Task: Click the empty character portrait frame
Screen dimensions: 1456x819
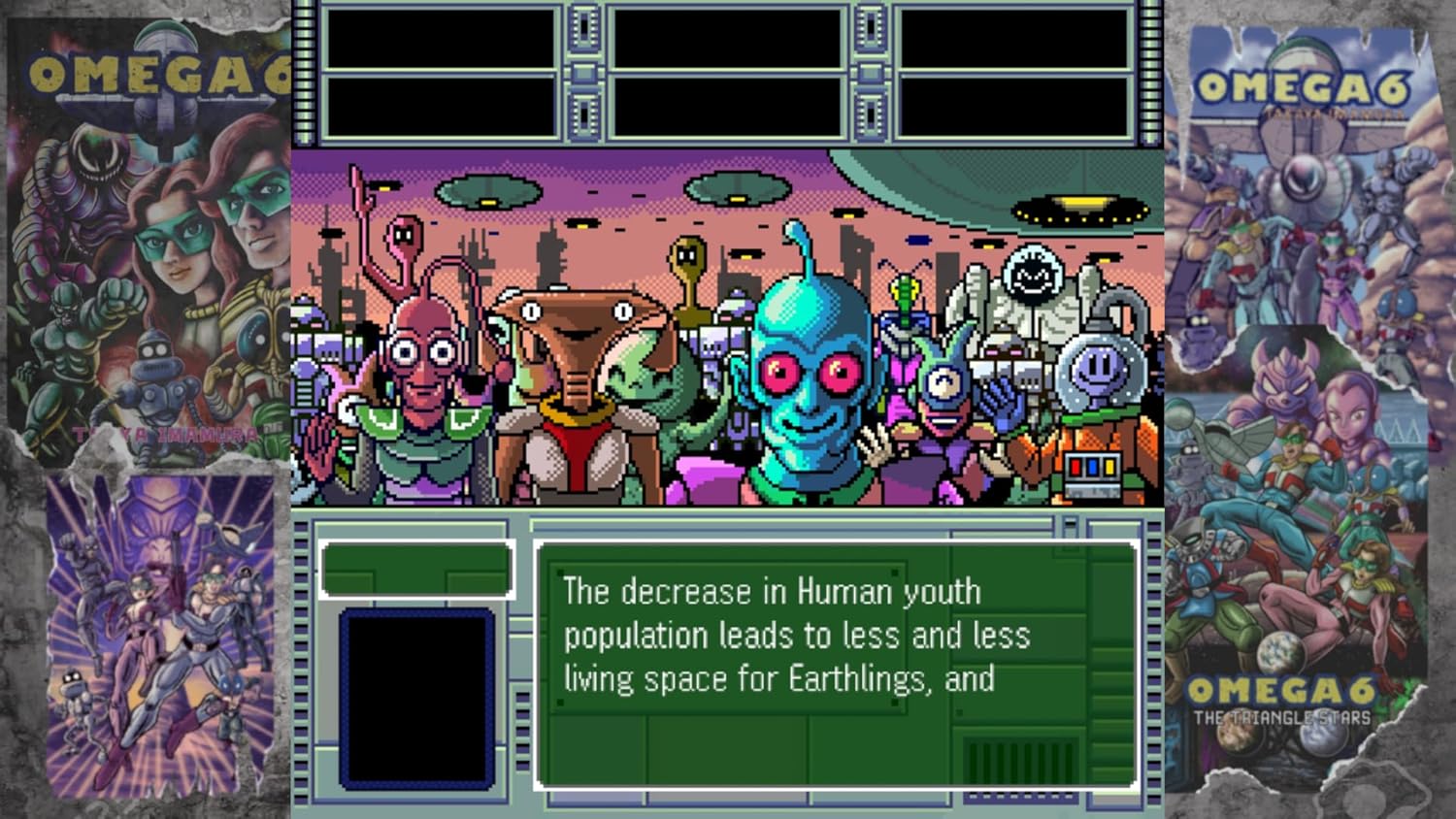Action: point(415,699)
